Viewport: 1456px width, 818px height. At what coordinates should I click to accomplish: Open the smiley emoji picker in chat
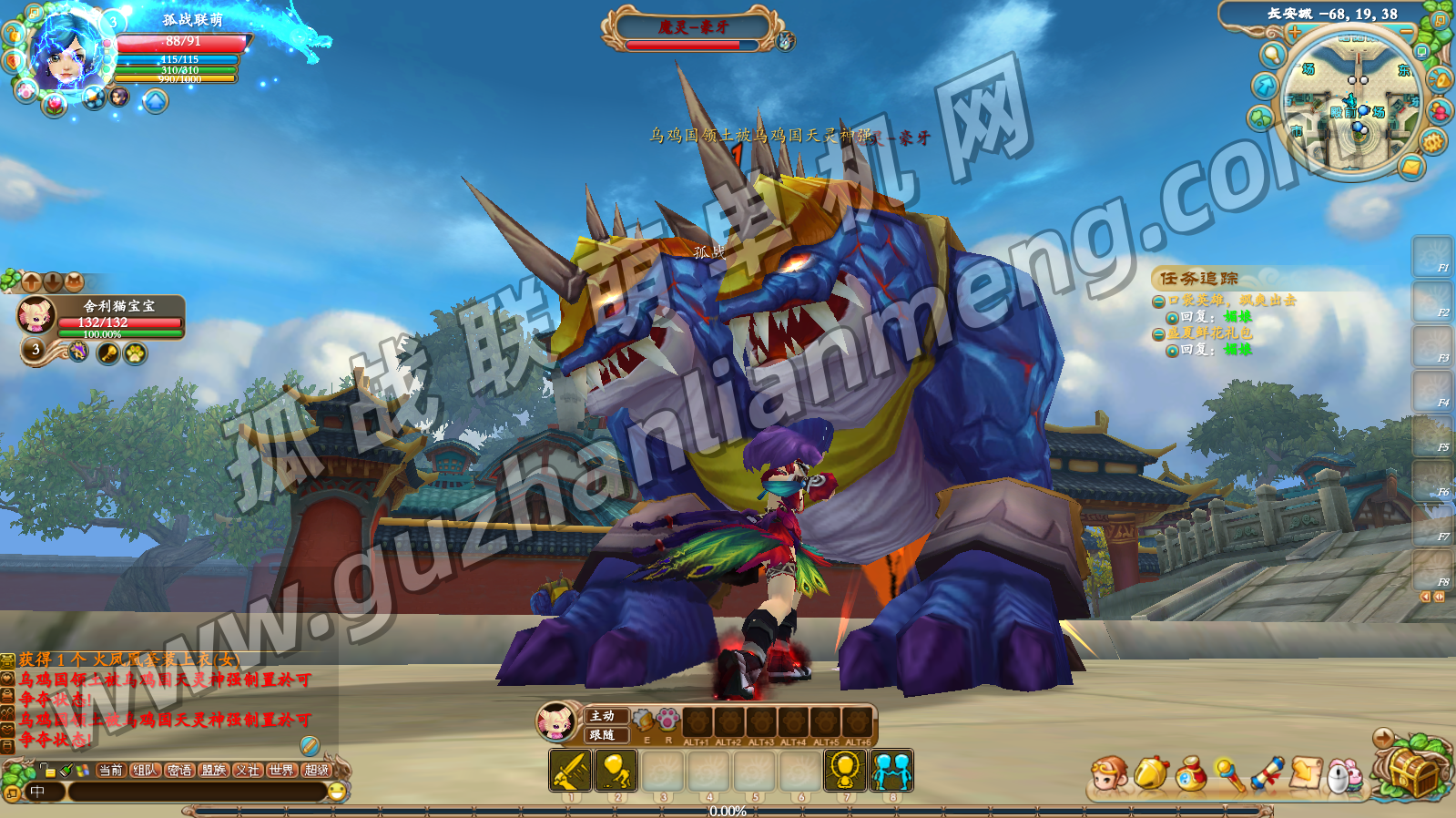tap(337, 792)
